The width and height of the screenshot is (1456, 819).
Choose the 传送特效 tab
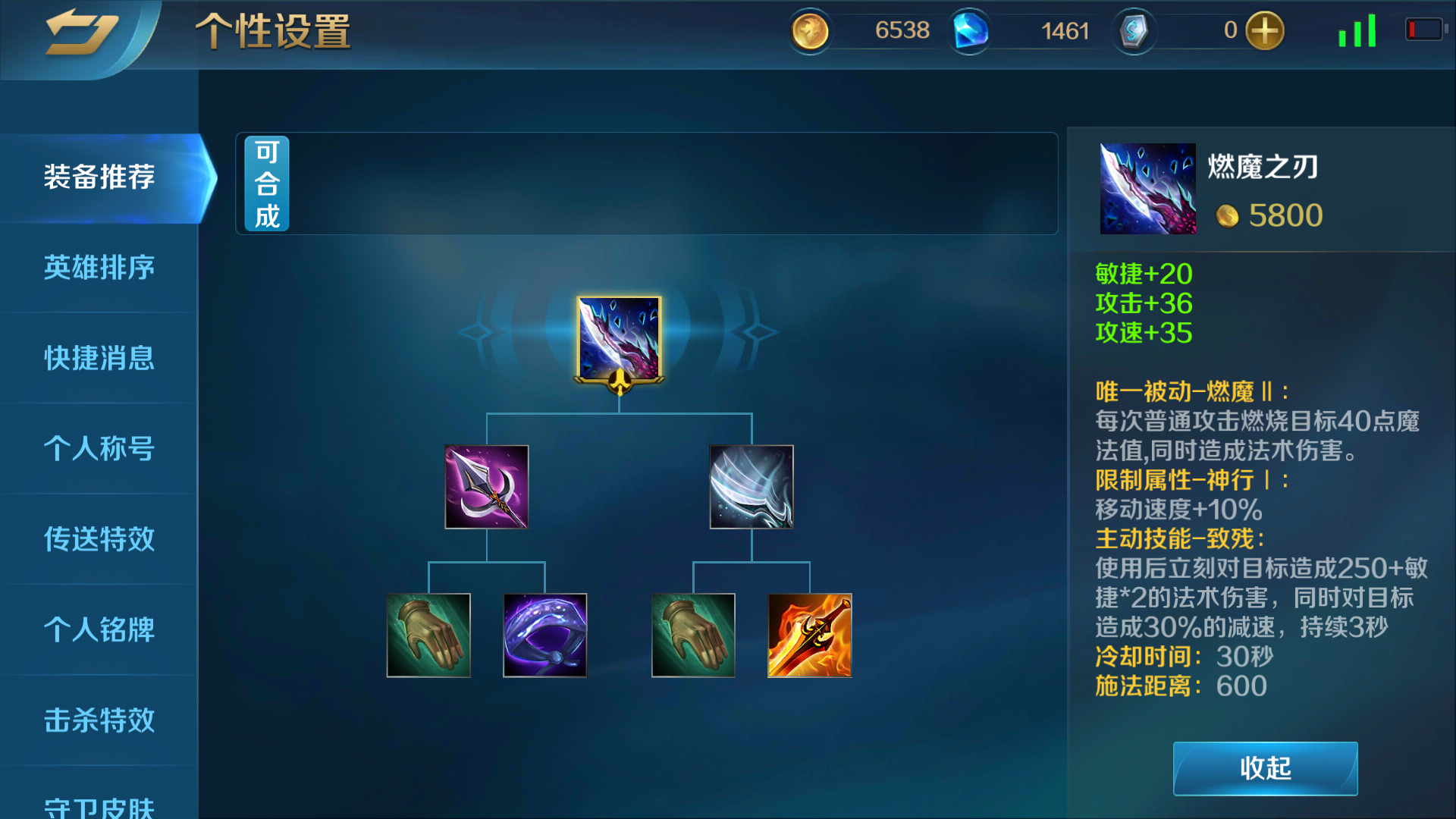coord(99,538)
